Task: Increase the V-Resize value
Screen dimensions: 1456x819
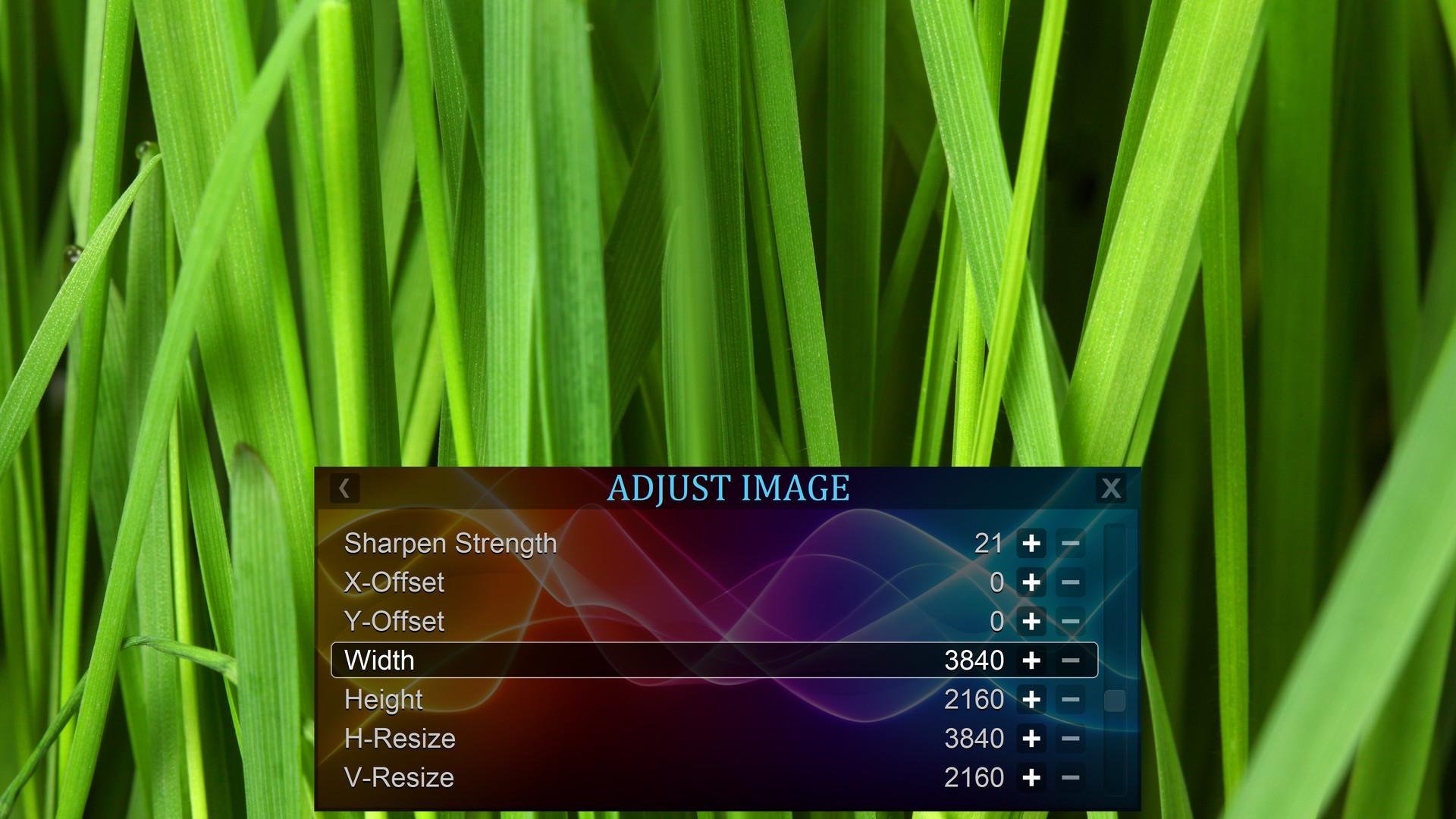Action: [x=1033, y=777]
